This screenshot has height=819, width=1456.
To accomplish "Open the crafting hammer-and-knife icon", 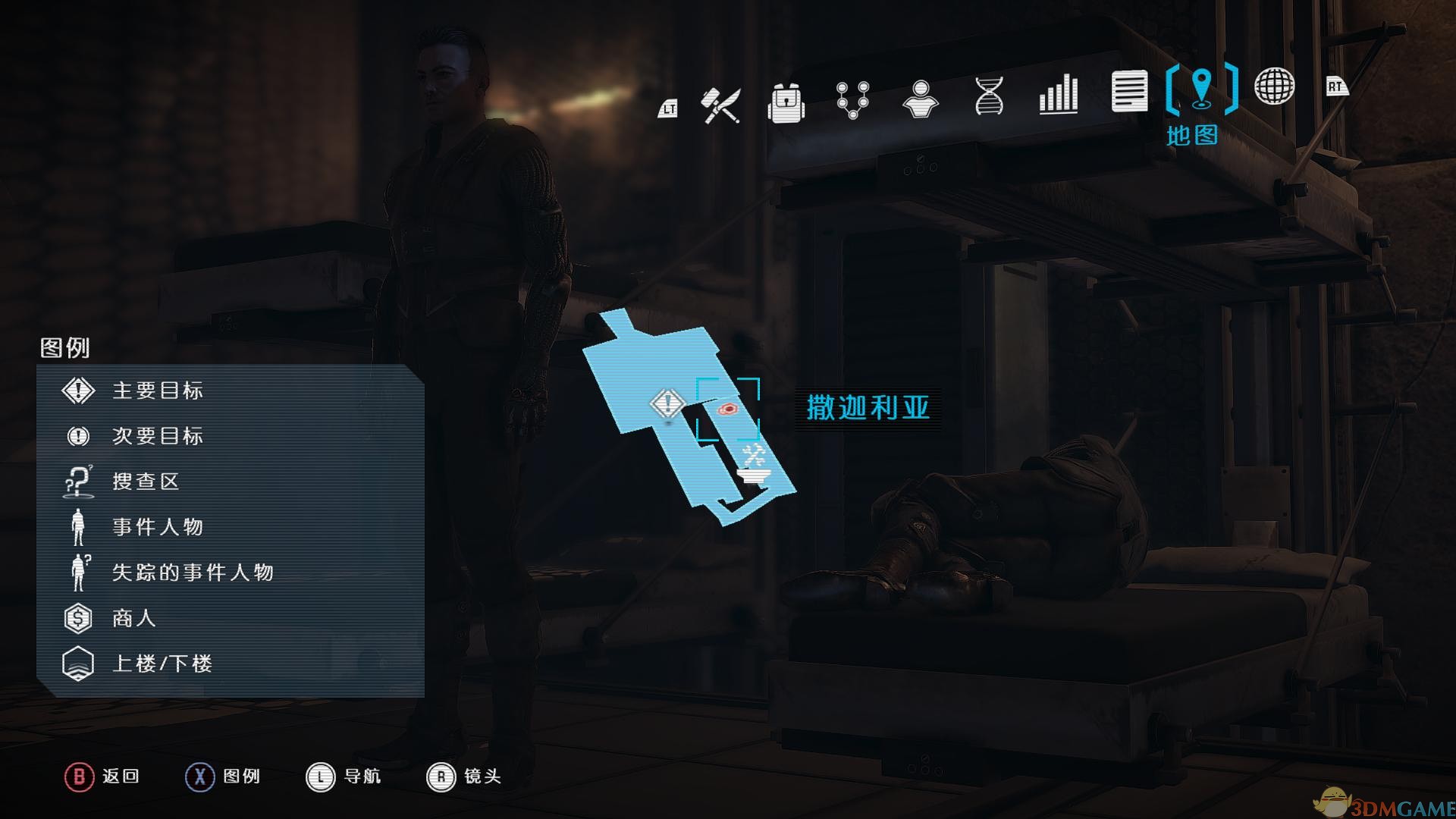I will (x=721, y=105).
